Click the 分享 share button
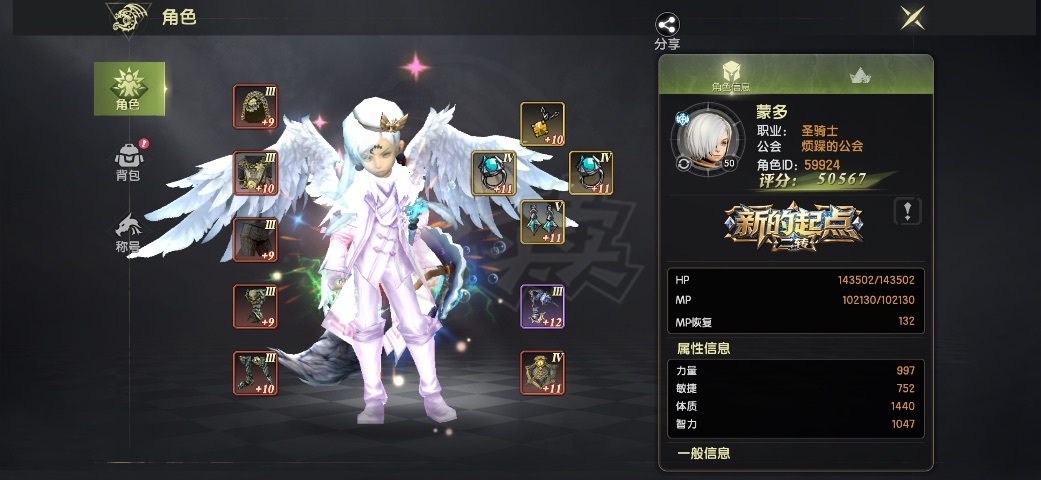 pos(667,31)
